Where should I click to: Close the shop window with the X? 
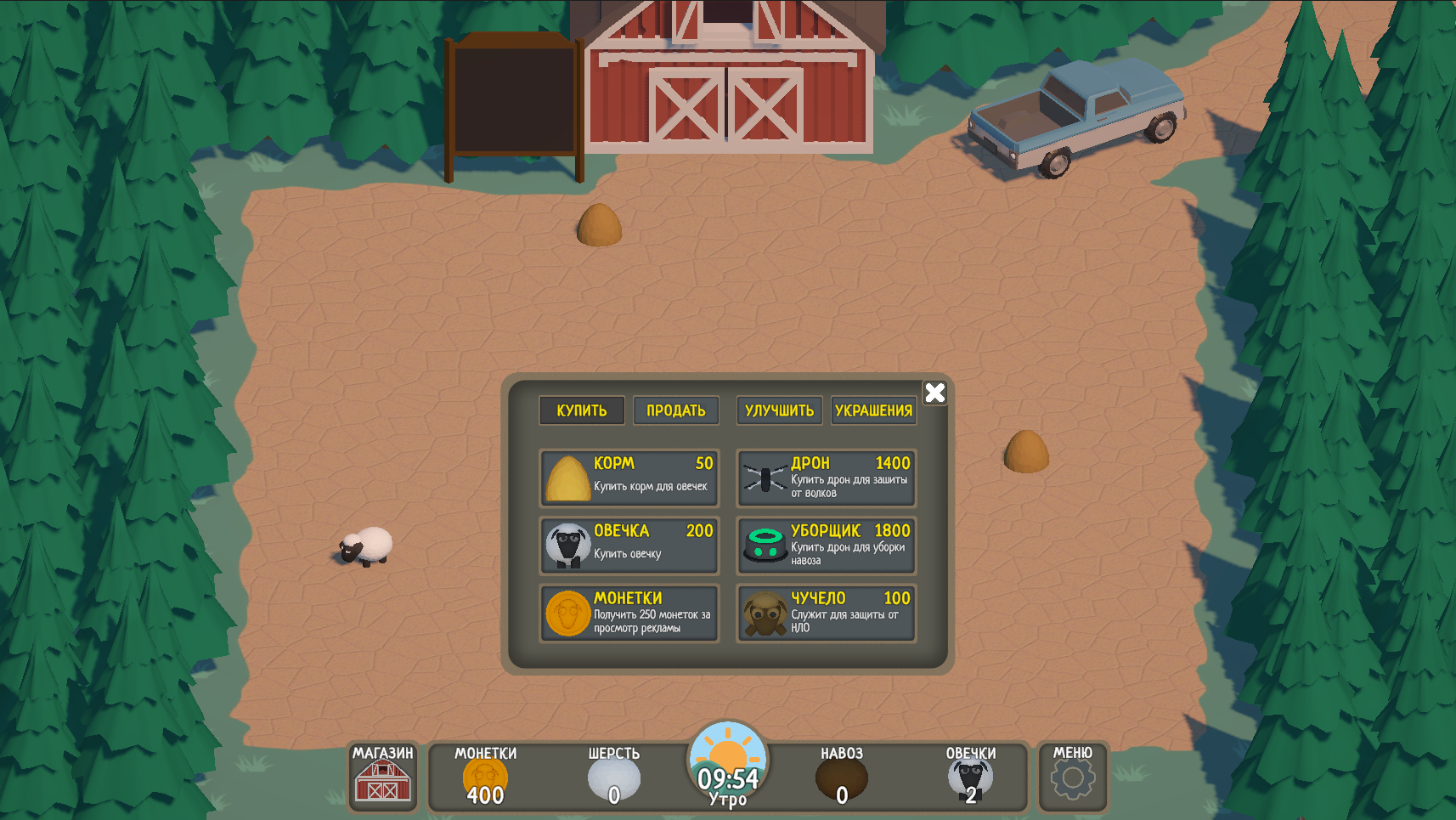tap(934, 393)
